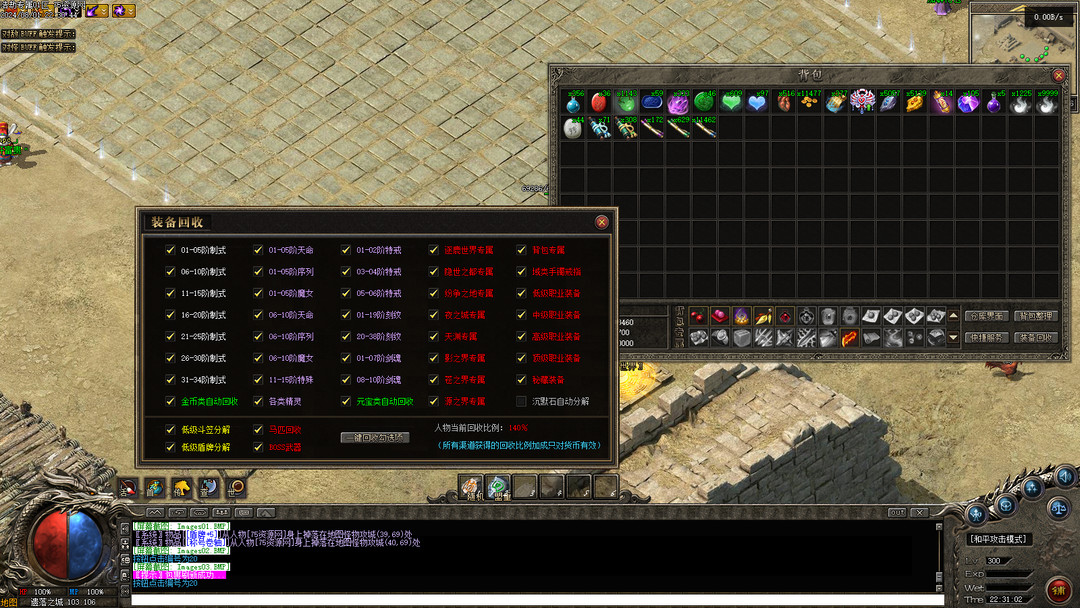Close the 装备回收 equipment recycle window
Image resolution: width=1080 pixels, height=608 pixels.
click(602, 222)
